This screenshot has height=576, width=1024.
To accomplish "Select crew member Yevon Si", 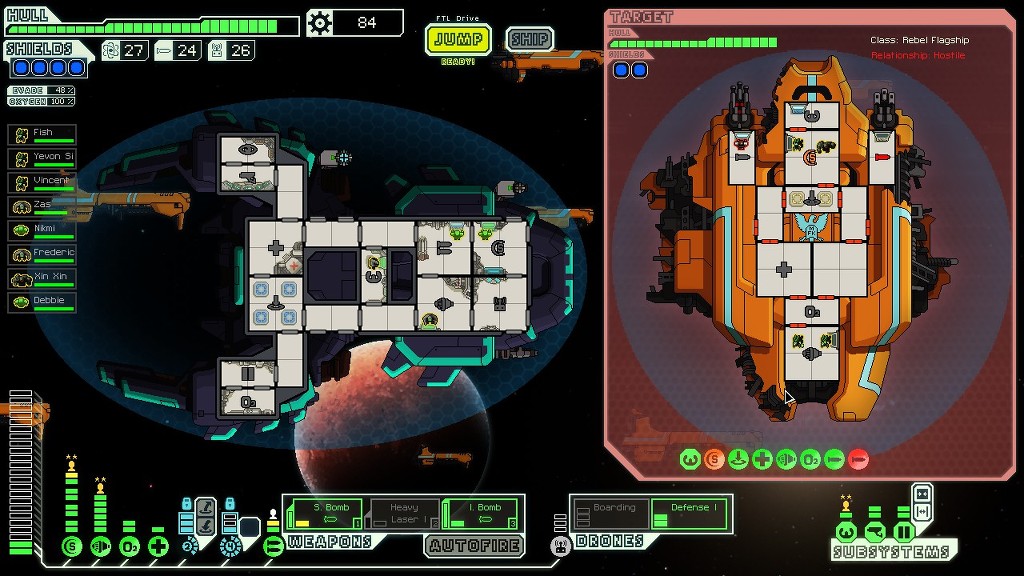I will pos(43,158).
